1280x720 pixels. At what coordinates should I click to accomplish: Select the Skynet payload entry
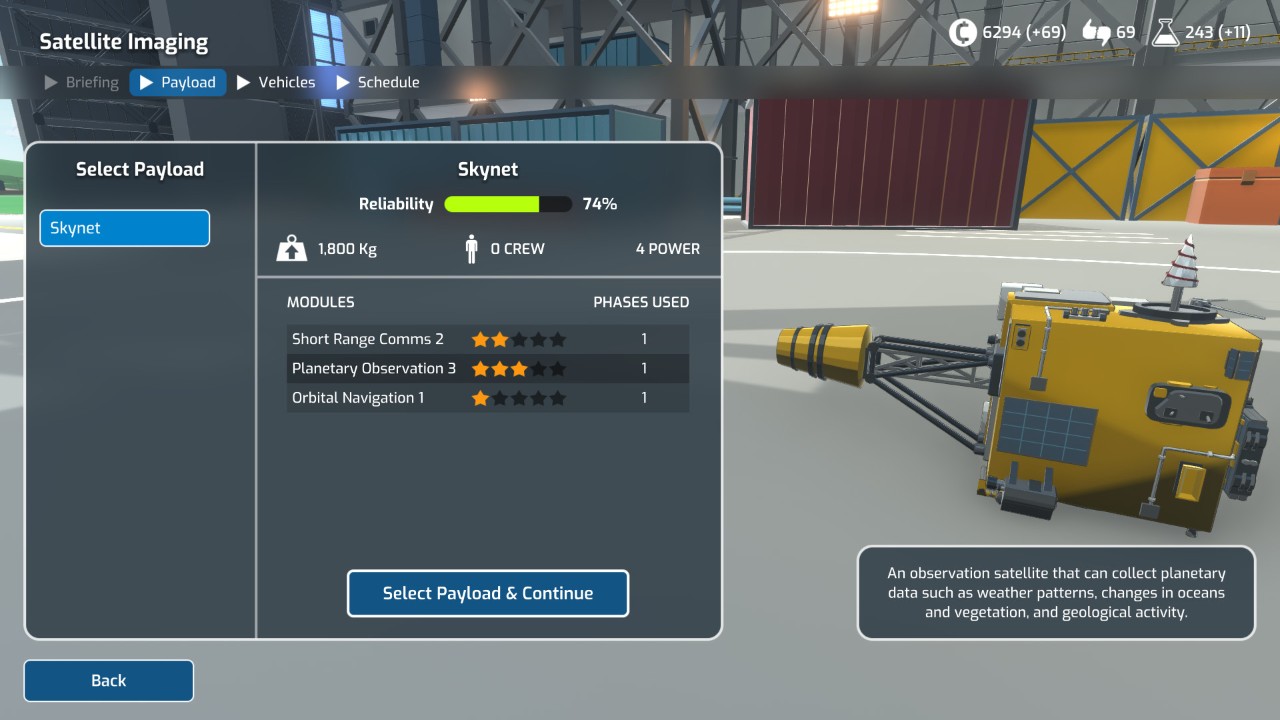click(x=125, y=228)
